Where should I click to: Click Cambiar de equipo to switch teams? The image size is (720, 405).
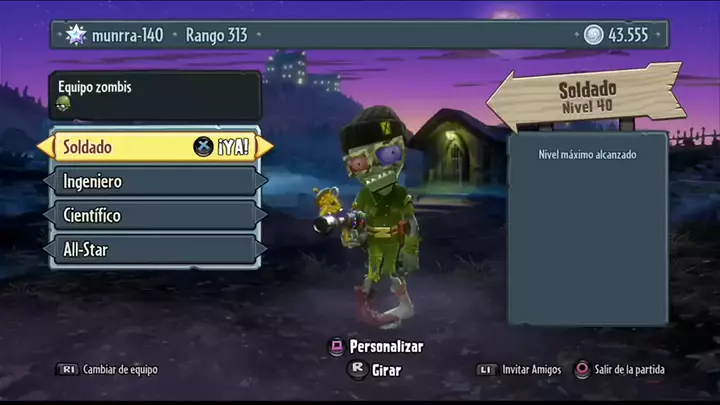[x=108, y=369]
